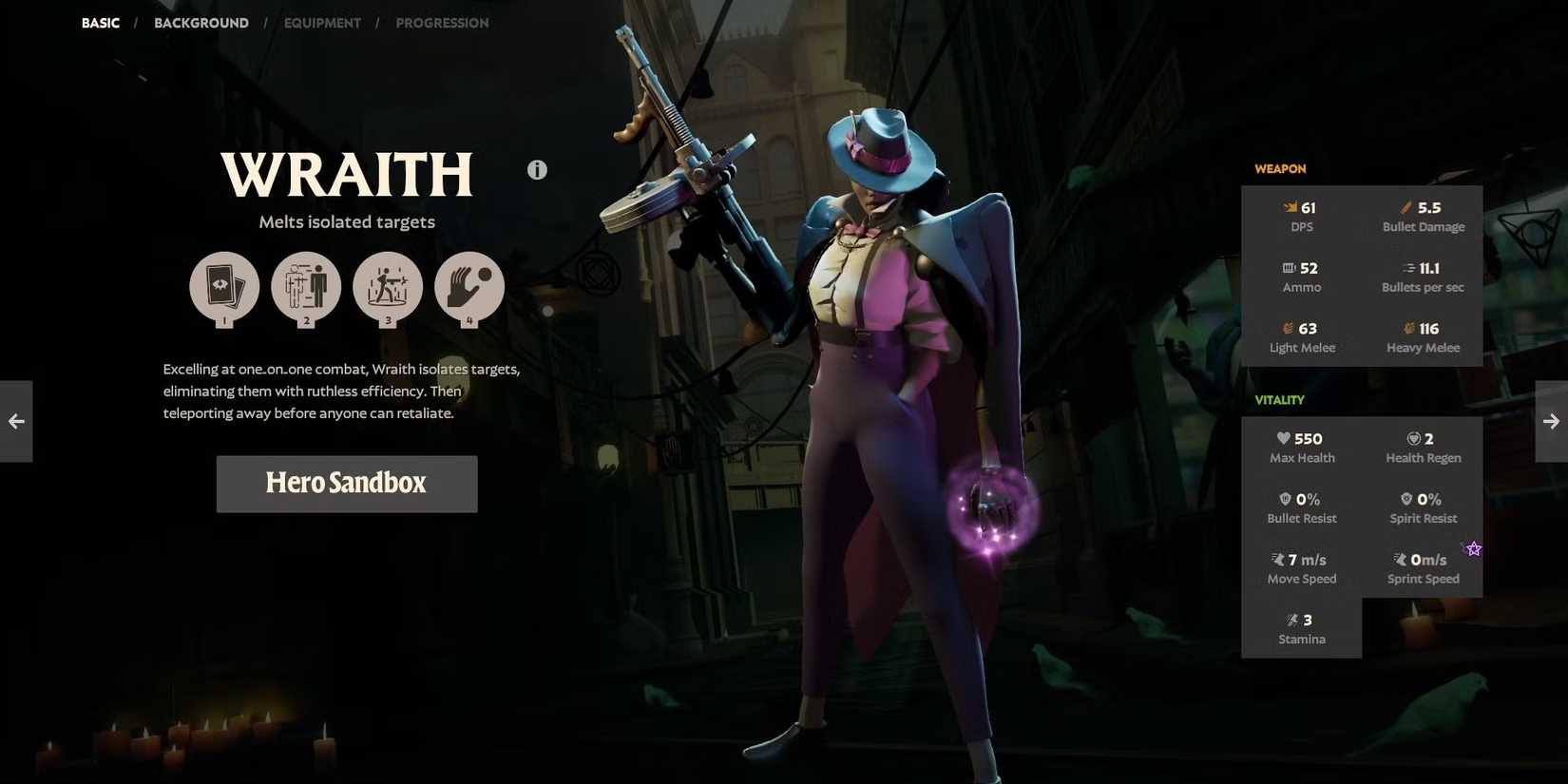Select Wraith's third ability icon
1568x784 pixels.
pos(388,287)
